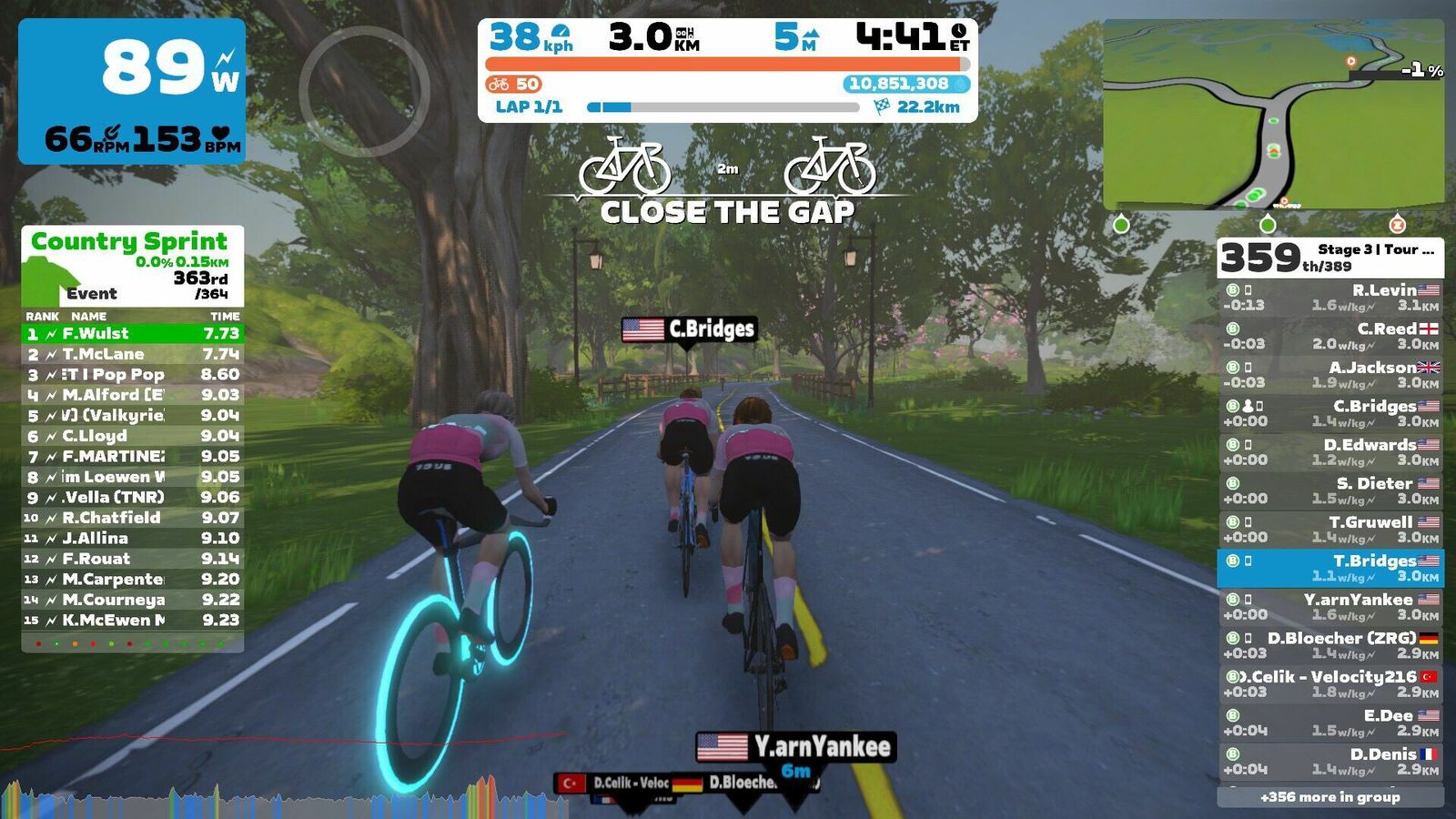Image resolution: width=1456 pixels, height=819 pixels.
Task: Select D.Denis in the nearby riders list
Action: tap(1330, 762)
